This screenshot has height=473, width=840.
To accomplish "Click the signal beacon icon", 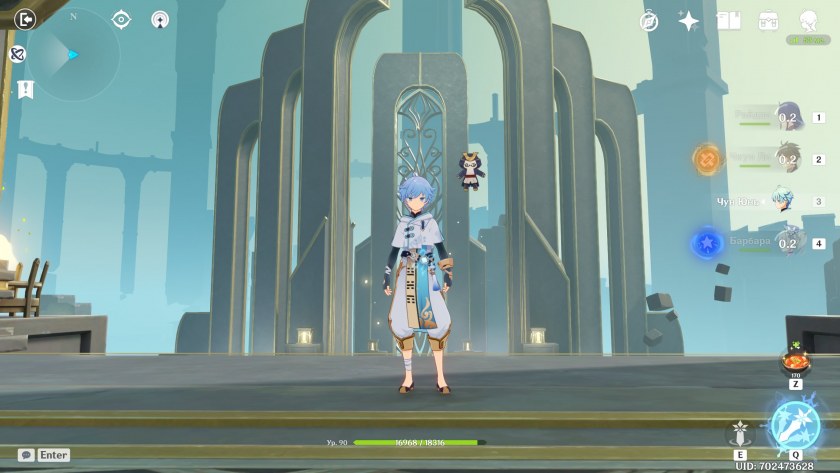I will [160, 19].
